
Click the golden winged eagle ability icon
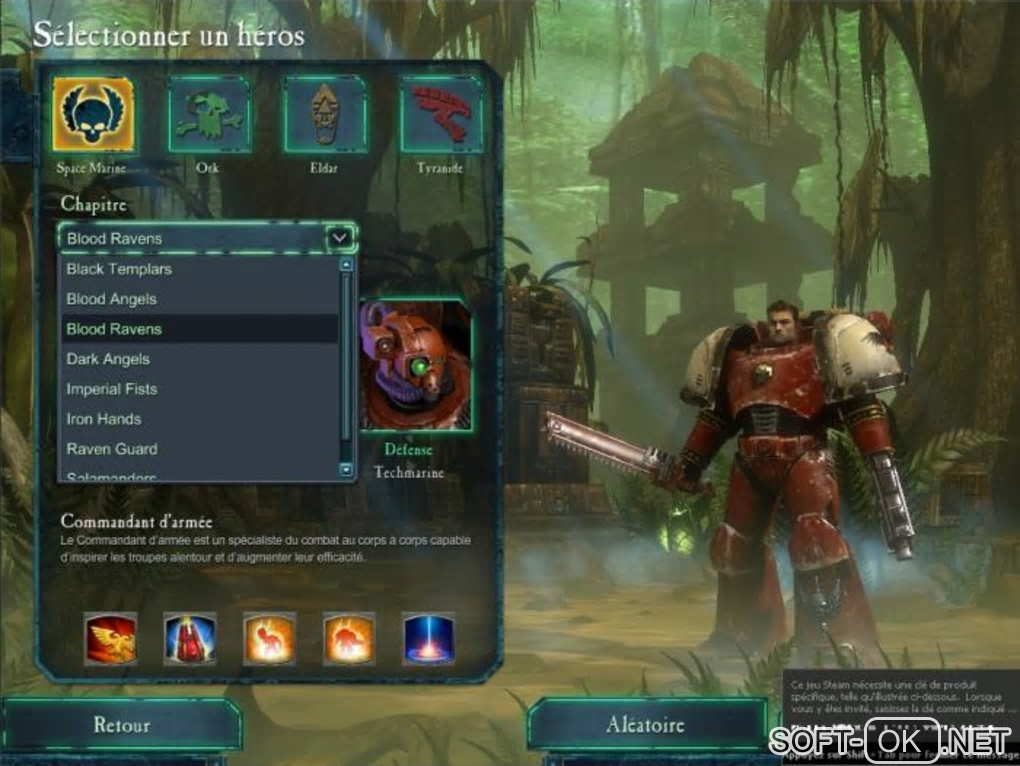(110, 639)
